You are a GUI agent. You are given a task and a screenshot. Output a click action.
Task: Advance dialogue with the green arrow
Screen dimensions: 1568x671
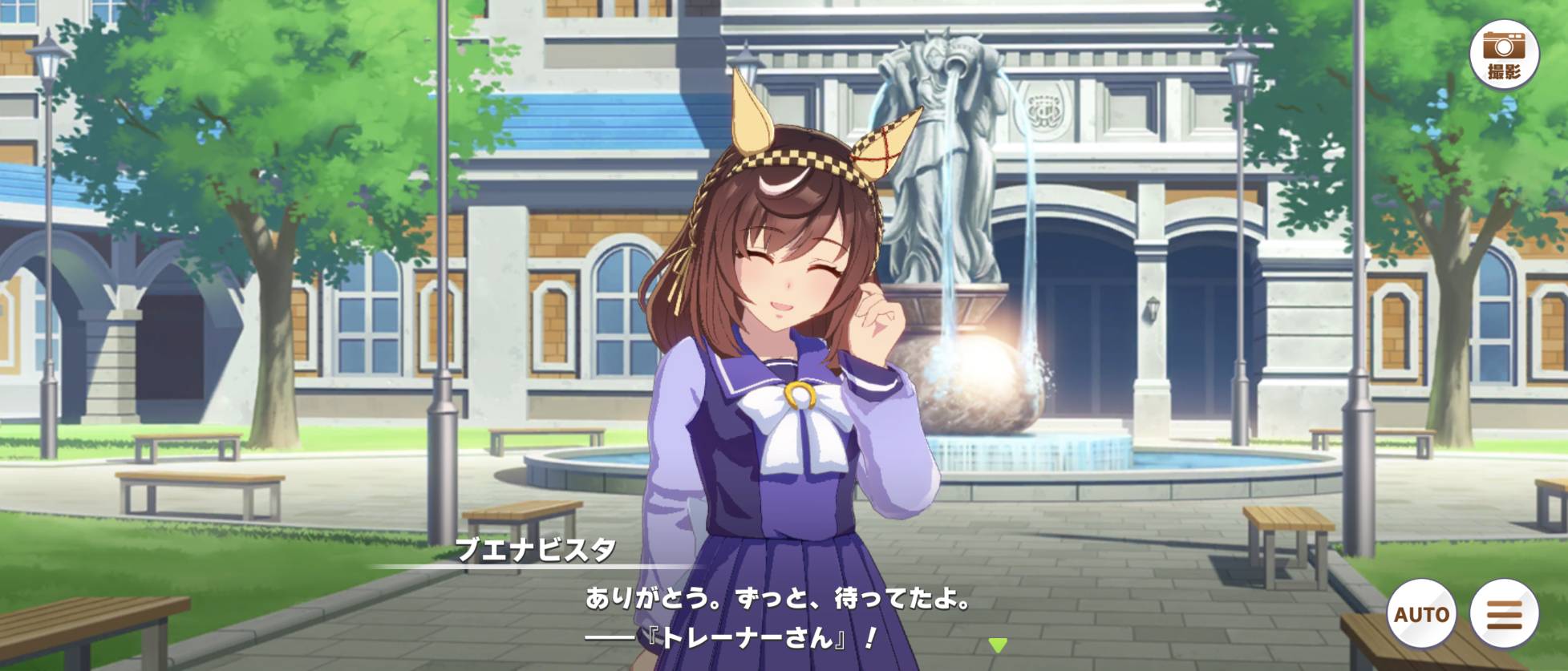(x=997, y=645)
